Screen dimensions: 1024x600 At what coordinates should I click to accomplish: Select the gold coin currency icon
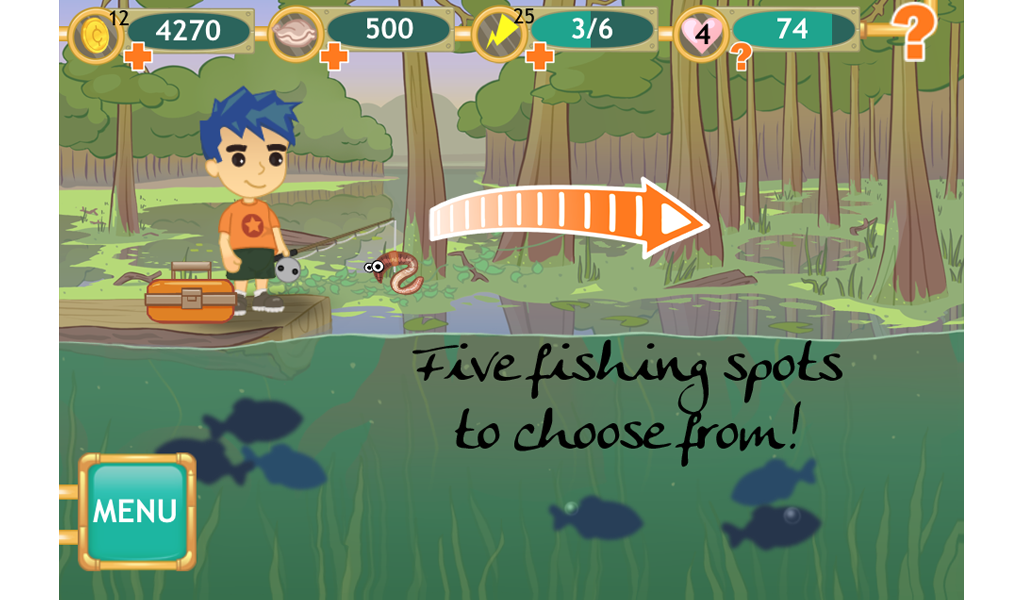coord(96,32)
